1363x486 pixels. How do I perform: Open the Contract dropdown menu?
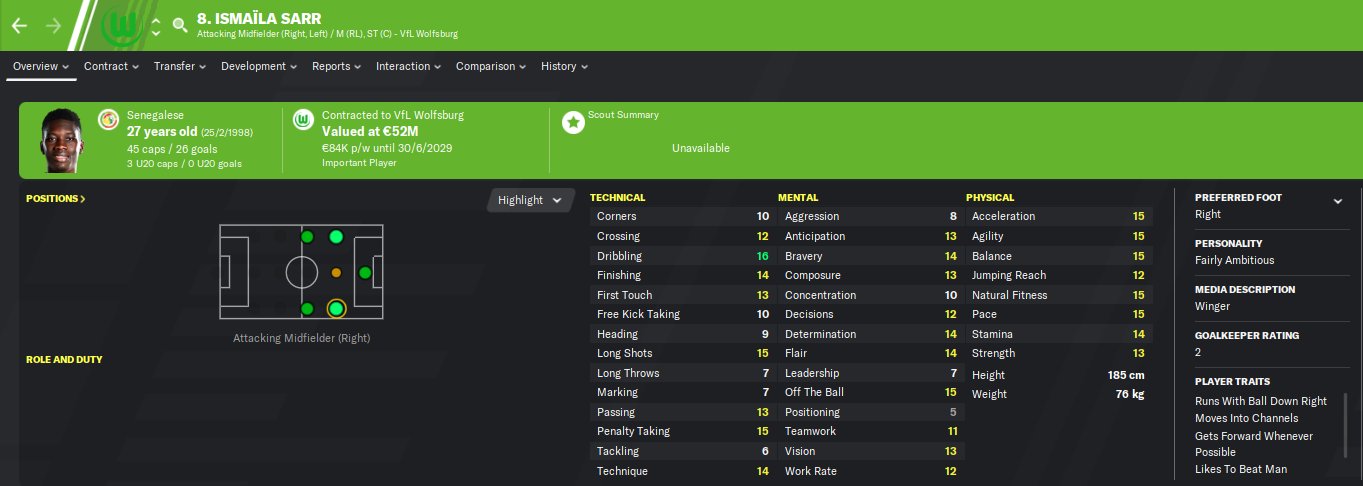(111, 66)
